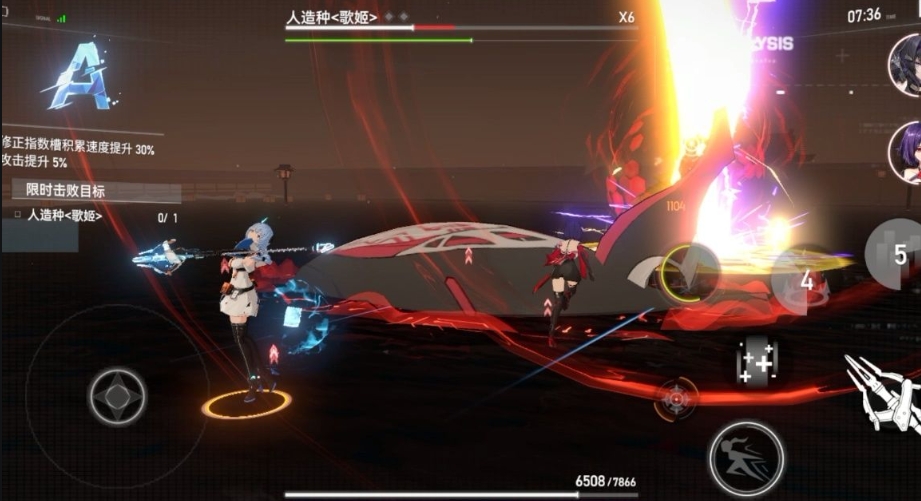Activate the dash evade button
The height and width of the screenshot is (501, 921).
click(746, 458)
